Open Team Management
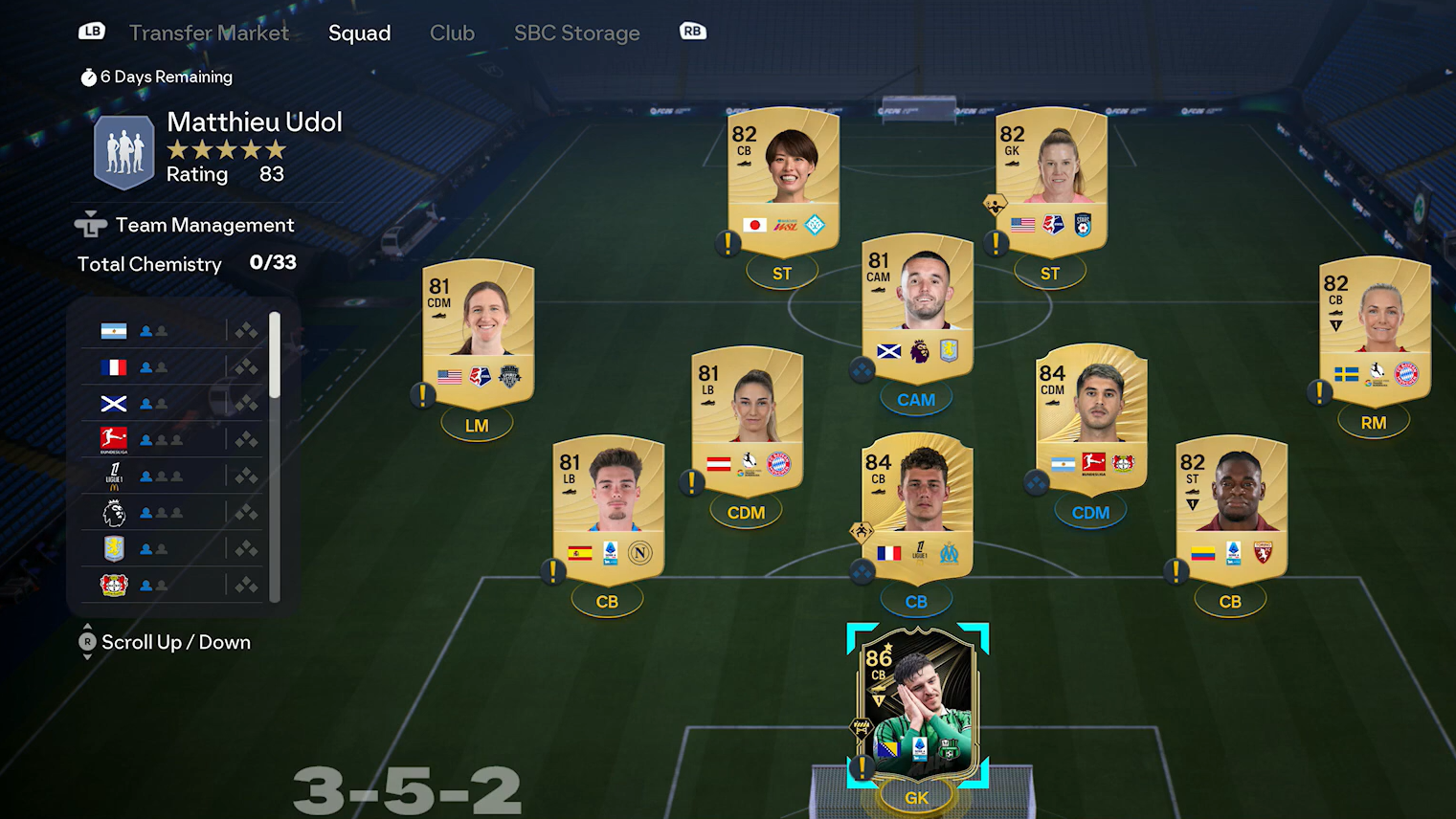Viewport: 1456px width, 819px height. tap(204, 225)
